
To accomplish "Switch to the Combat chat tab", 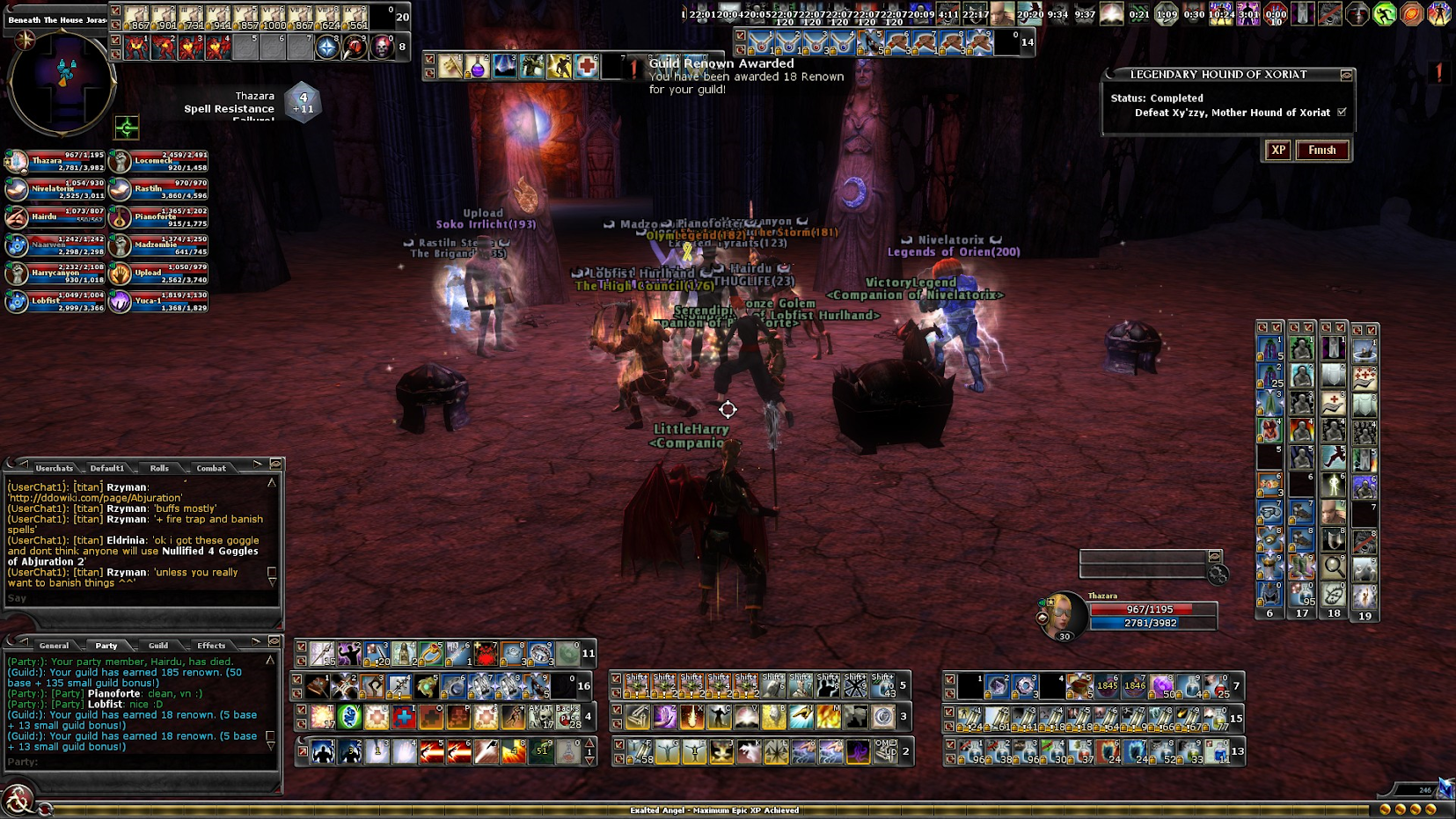I will click(211, 468).
